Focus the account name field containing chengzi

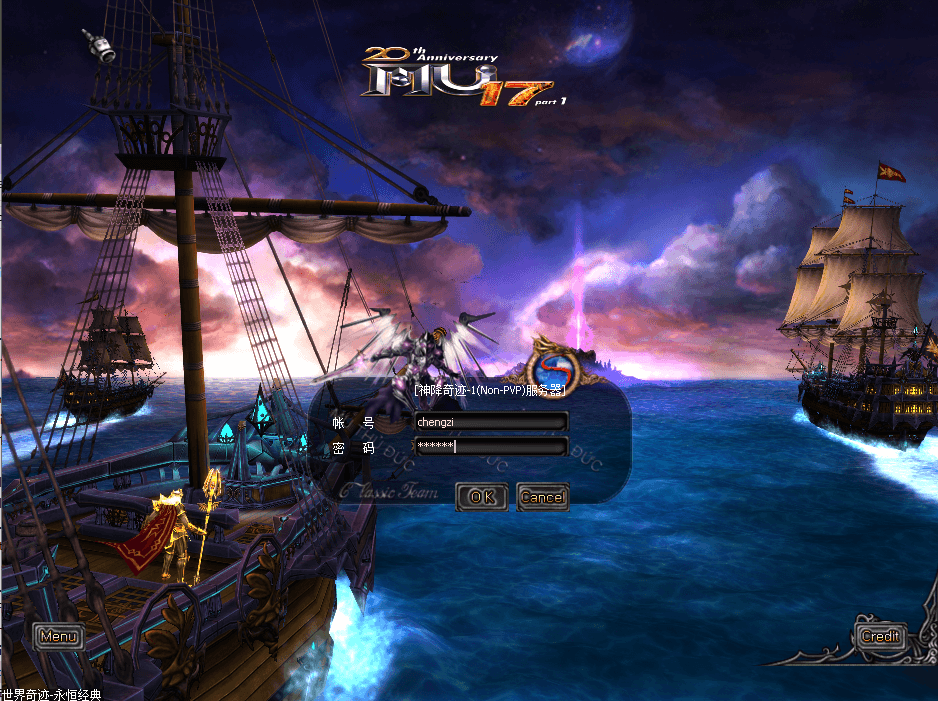[490, 422]
